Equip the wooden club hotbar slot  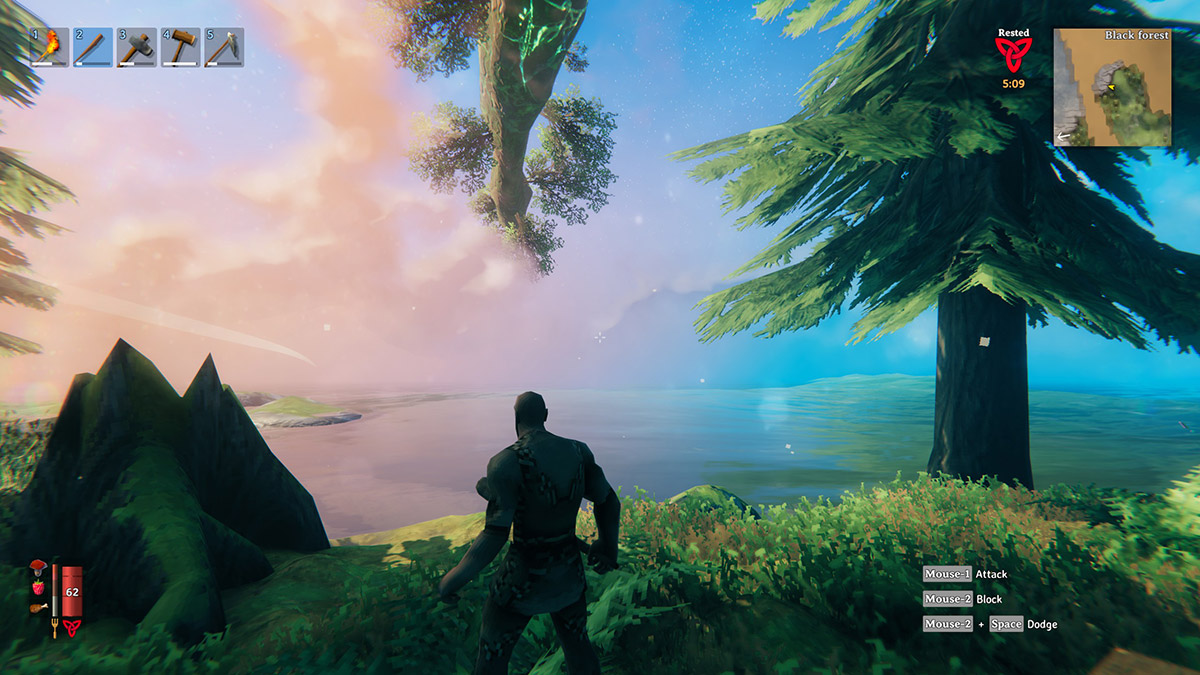point(93,47)
